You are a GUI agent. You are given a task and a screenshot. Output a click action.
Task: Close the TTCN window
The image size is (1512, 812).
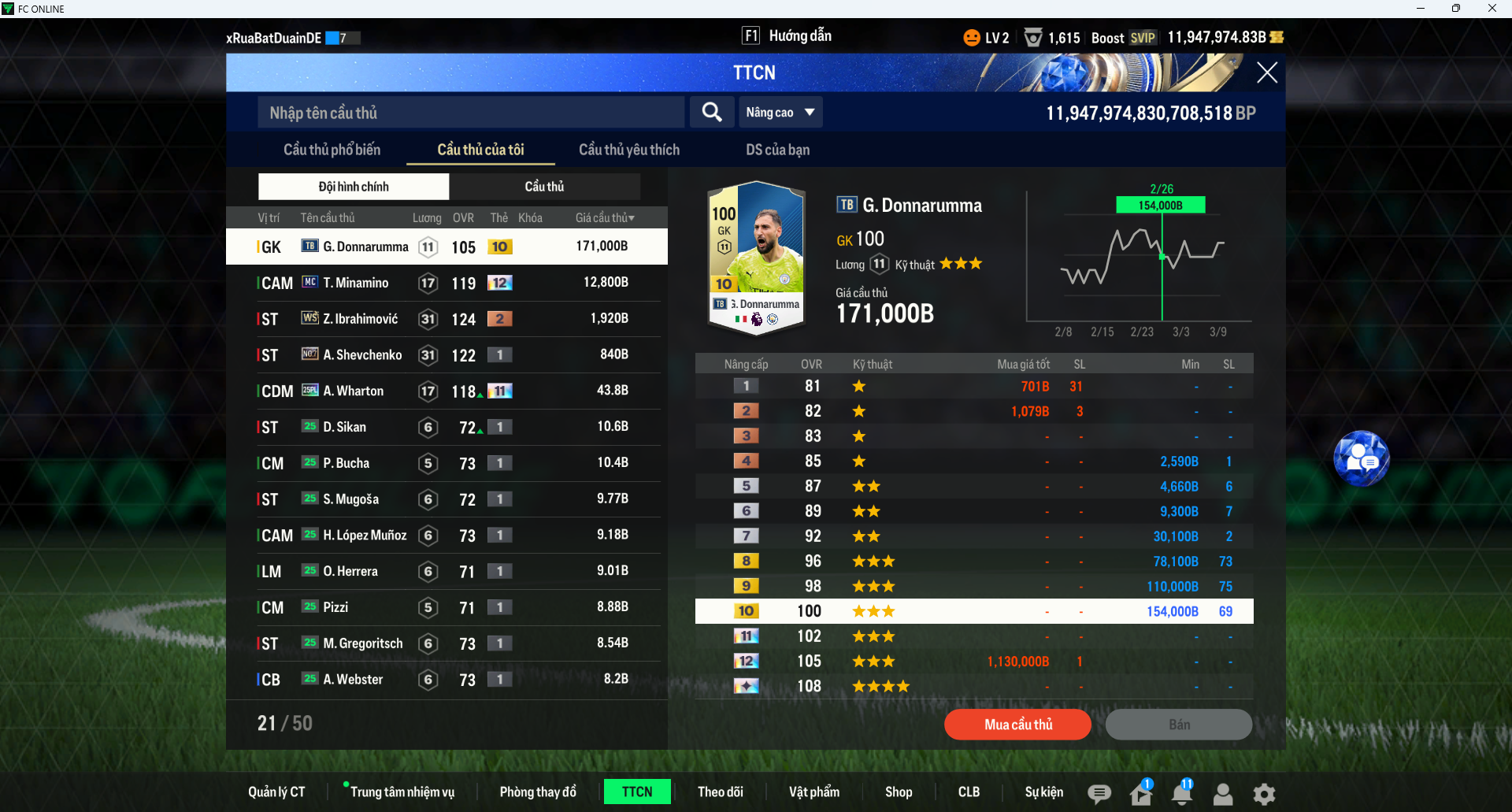pos(1266,73)
